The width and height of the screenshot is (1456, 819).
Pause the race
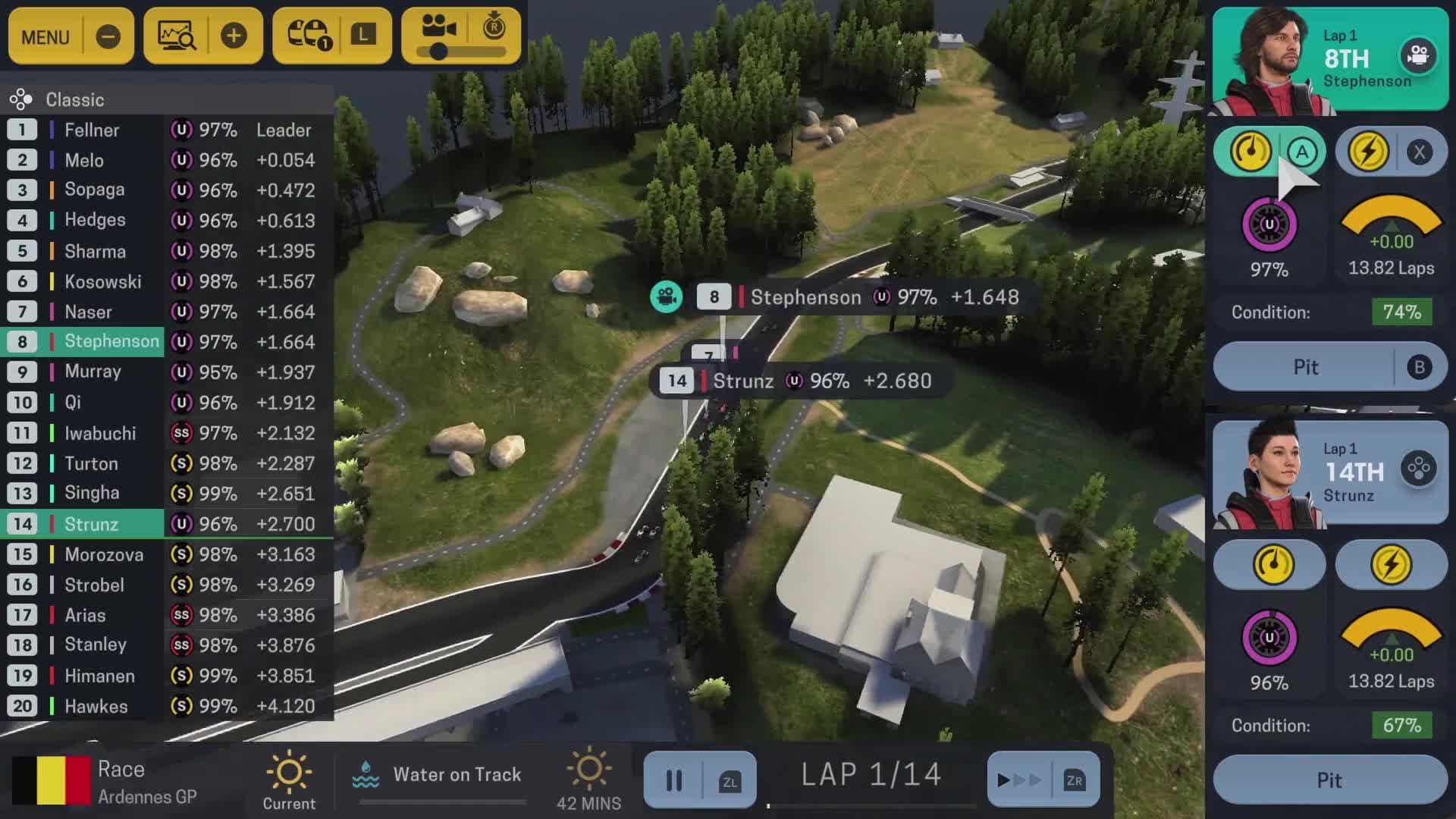click(674, 780)
